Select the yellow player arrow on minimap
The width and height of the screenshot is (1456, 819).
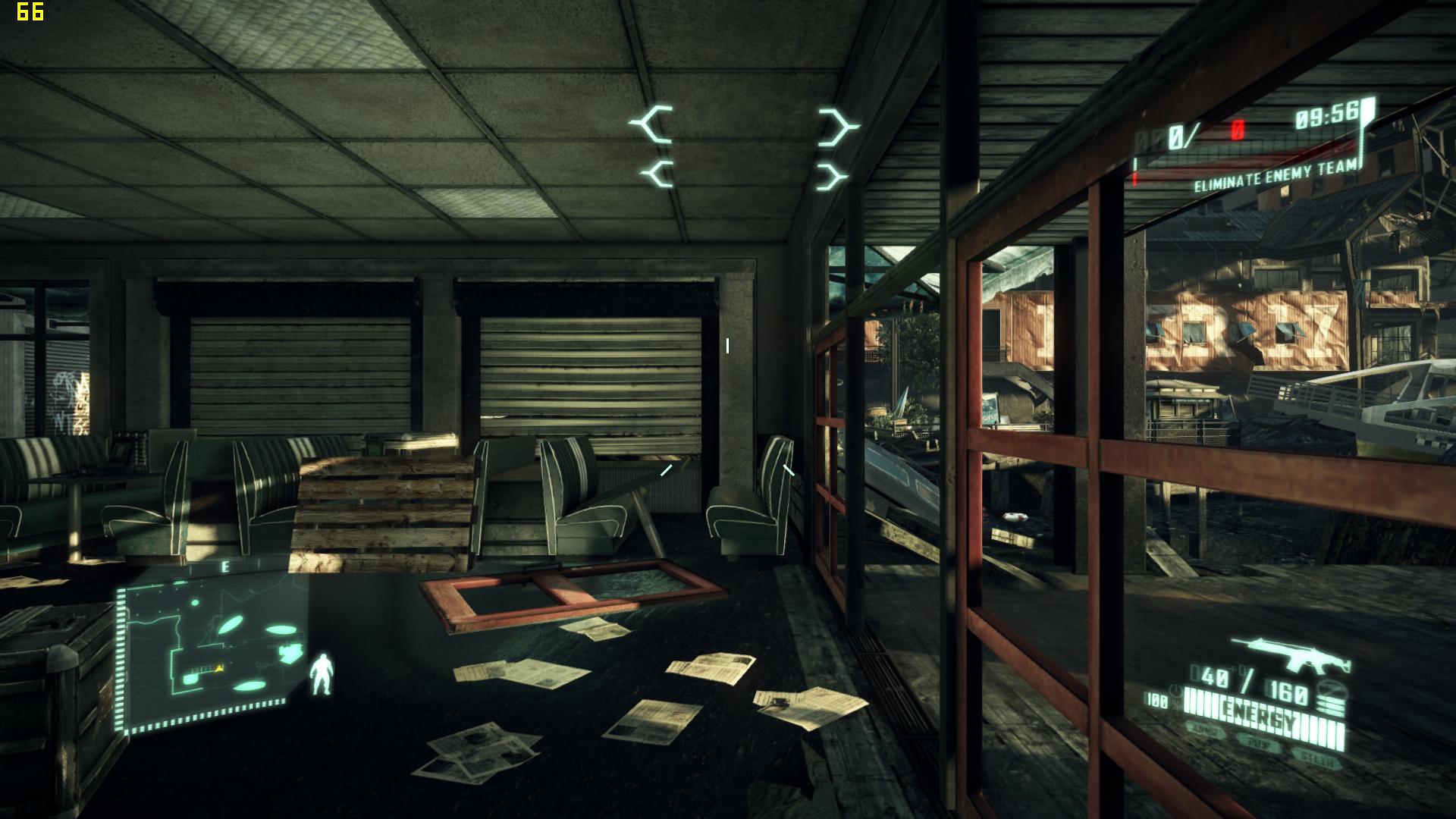(x=220, y=668)
